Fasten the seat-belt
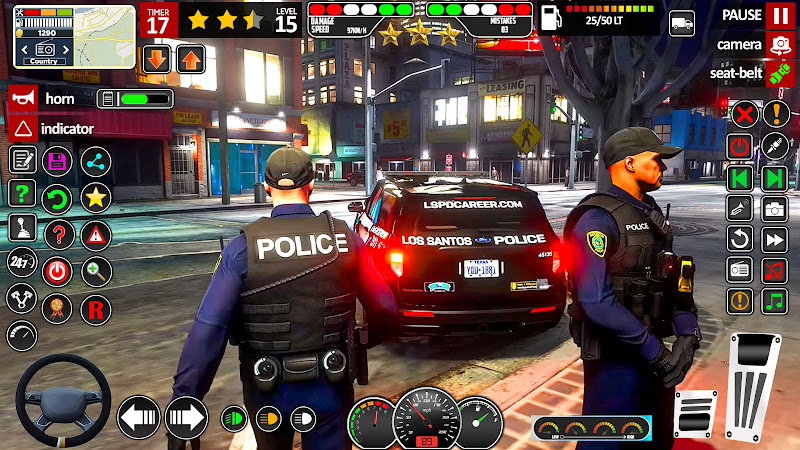 (x=779, y=73)
